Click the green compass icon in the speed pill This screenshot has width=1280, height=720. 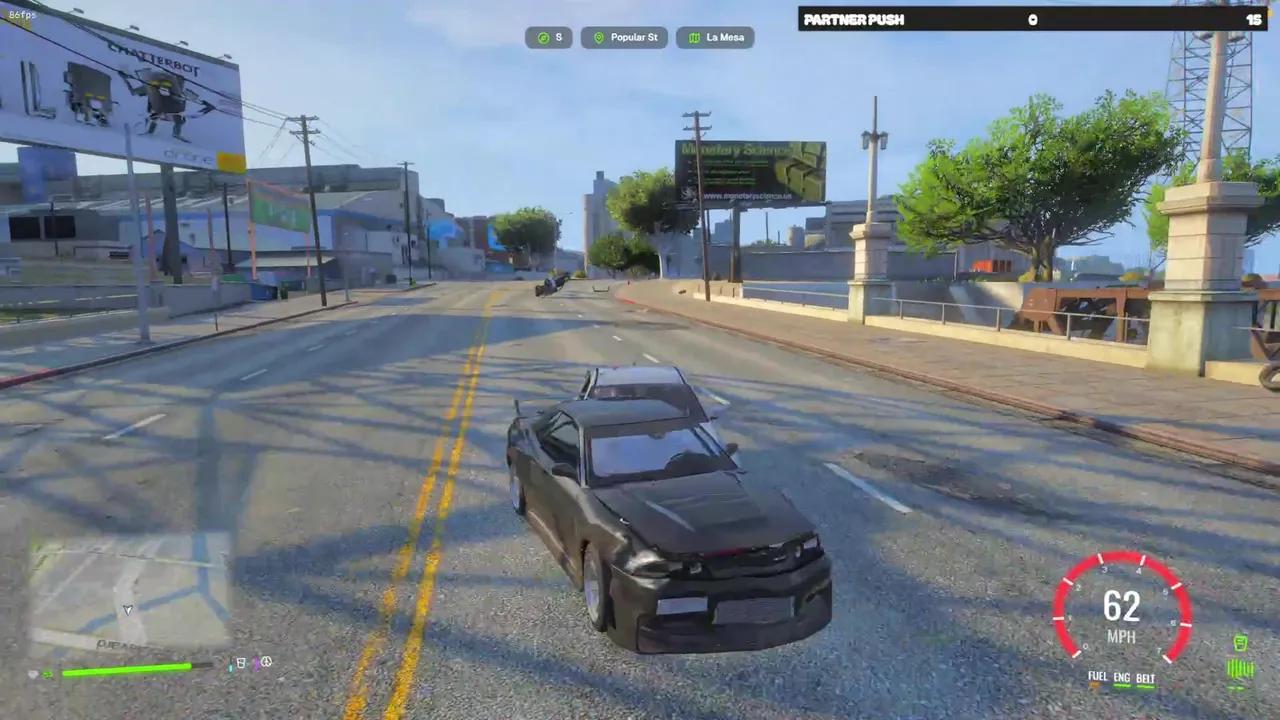click(544, 38)
